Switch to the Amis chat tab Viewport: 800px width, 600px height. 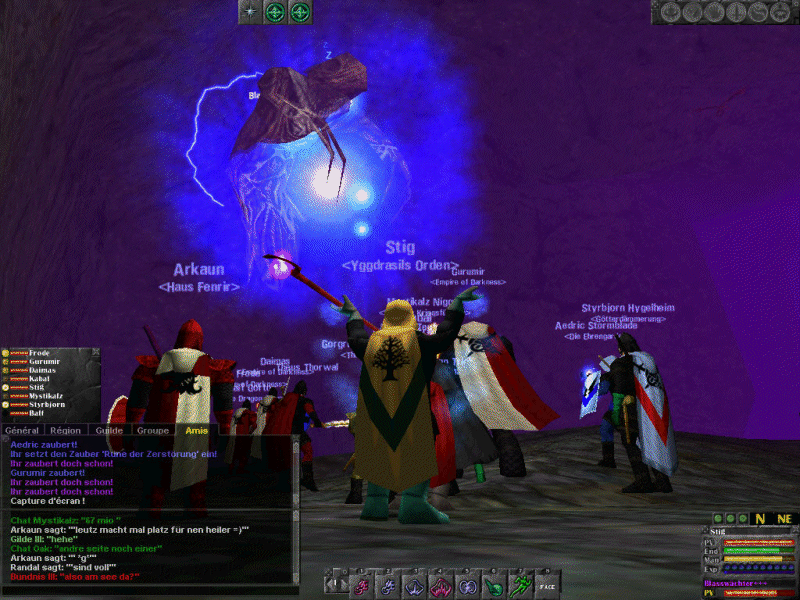point(191,430)
